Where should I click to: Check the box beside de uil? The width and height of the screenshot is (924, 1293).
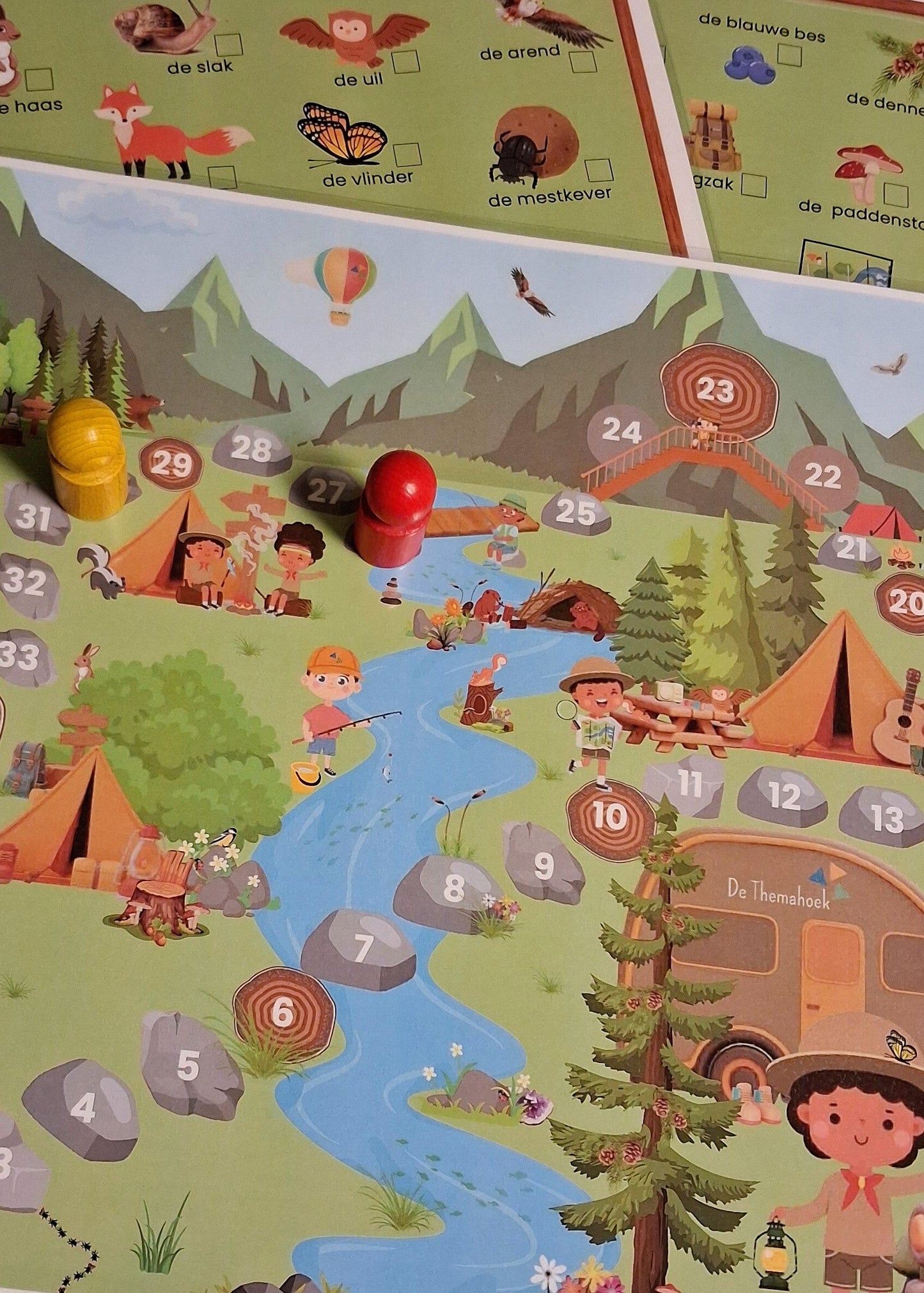pos(405,61)
